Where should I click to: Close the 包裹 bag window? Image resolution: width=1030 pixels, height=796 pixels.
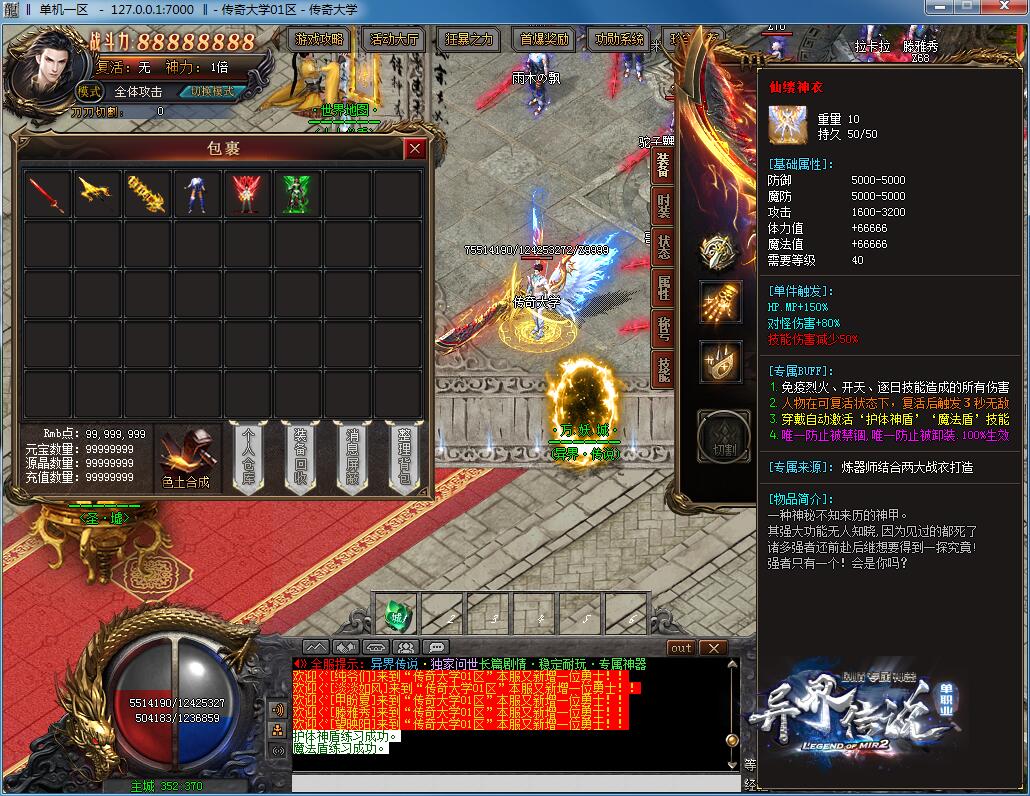[415, 149]
